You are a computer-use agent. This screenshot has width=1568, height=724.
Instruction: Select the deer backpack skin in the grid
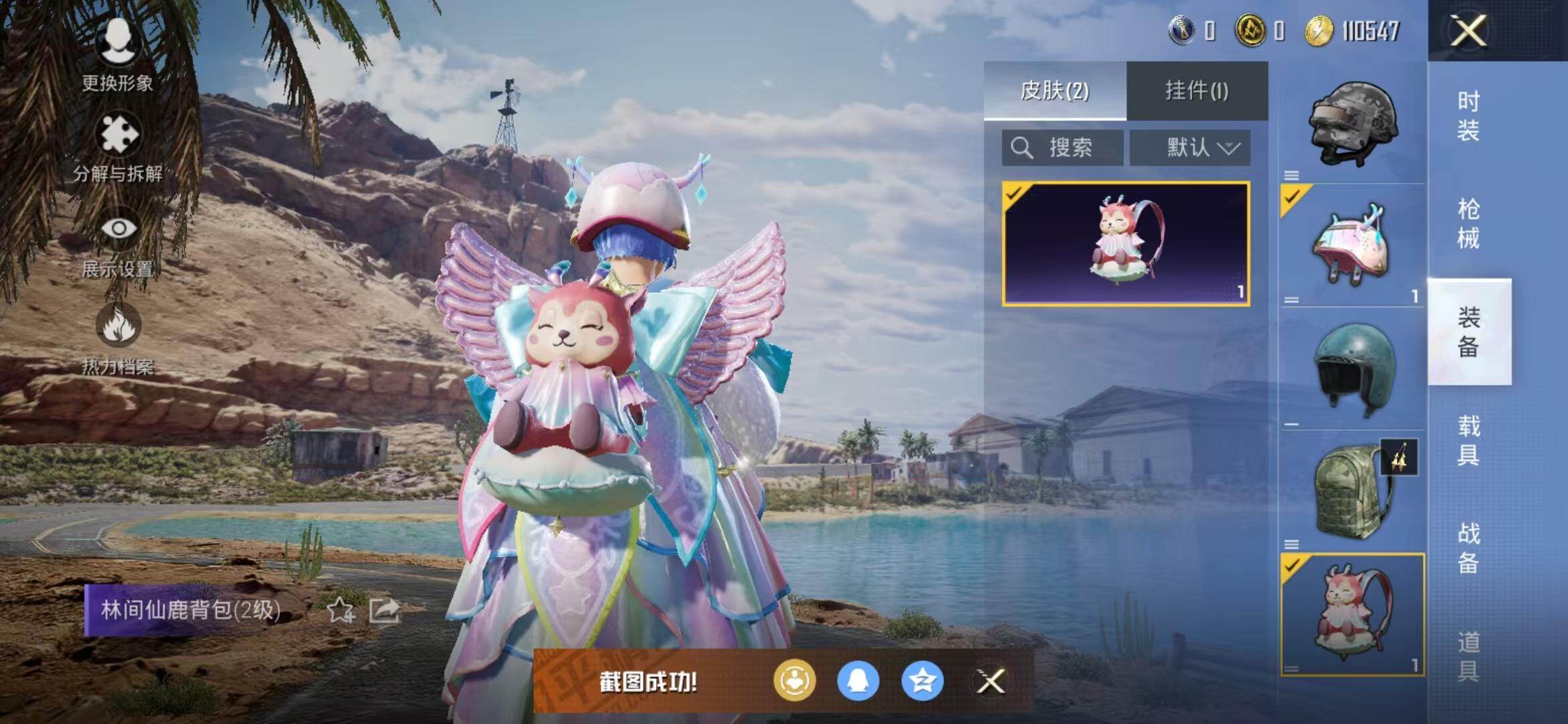(1126, 244)
